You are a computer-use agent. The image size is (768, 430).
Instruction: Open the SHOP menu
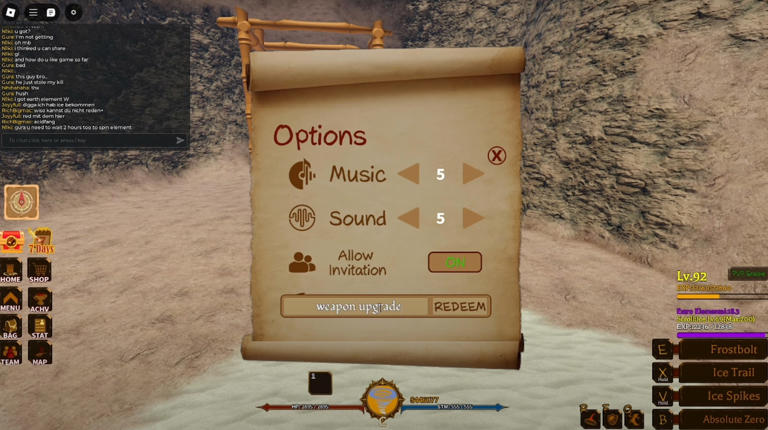click(39, 271)
